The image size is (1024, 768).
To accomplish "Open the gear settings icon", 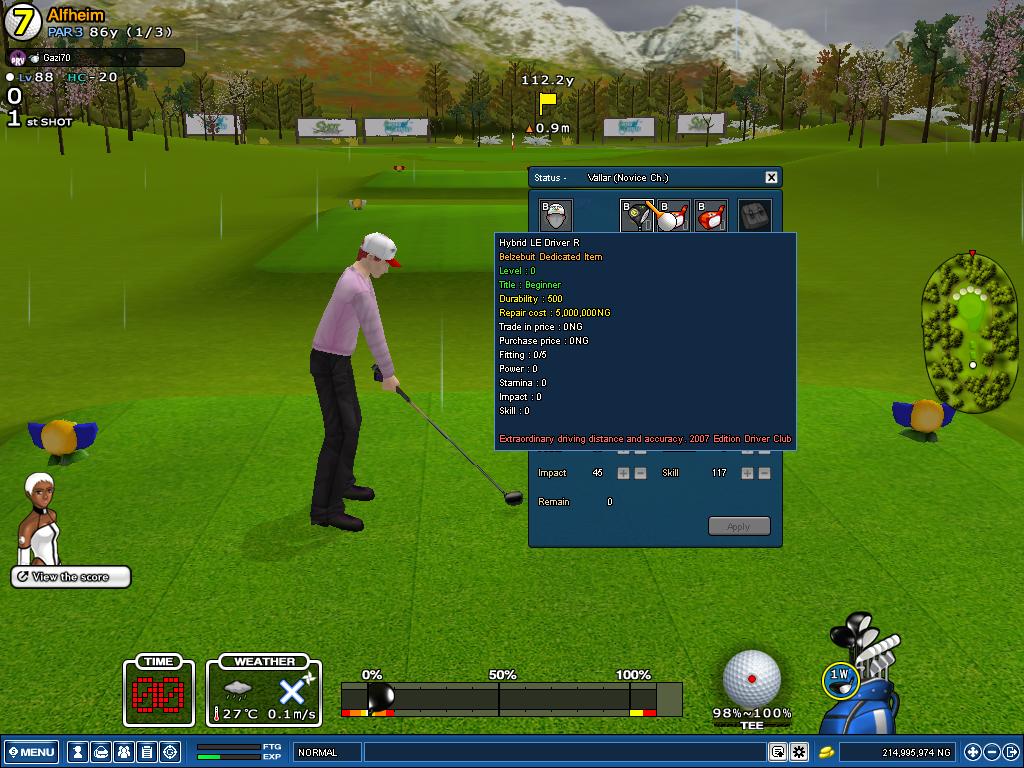I will 799,752.
